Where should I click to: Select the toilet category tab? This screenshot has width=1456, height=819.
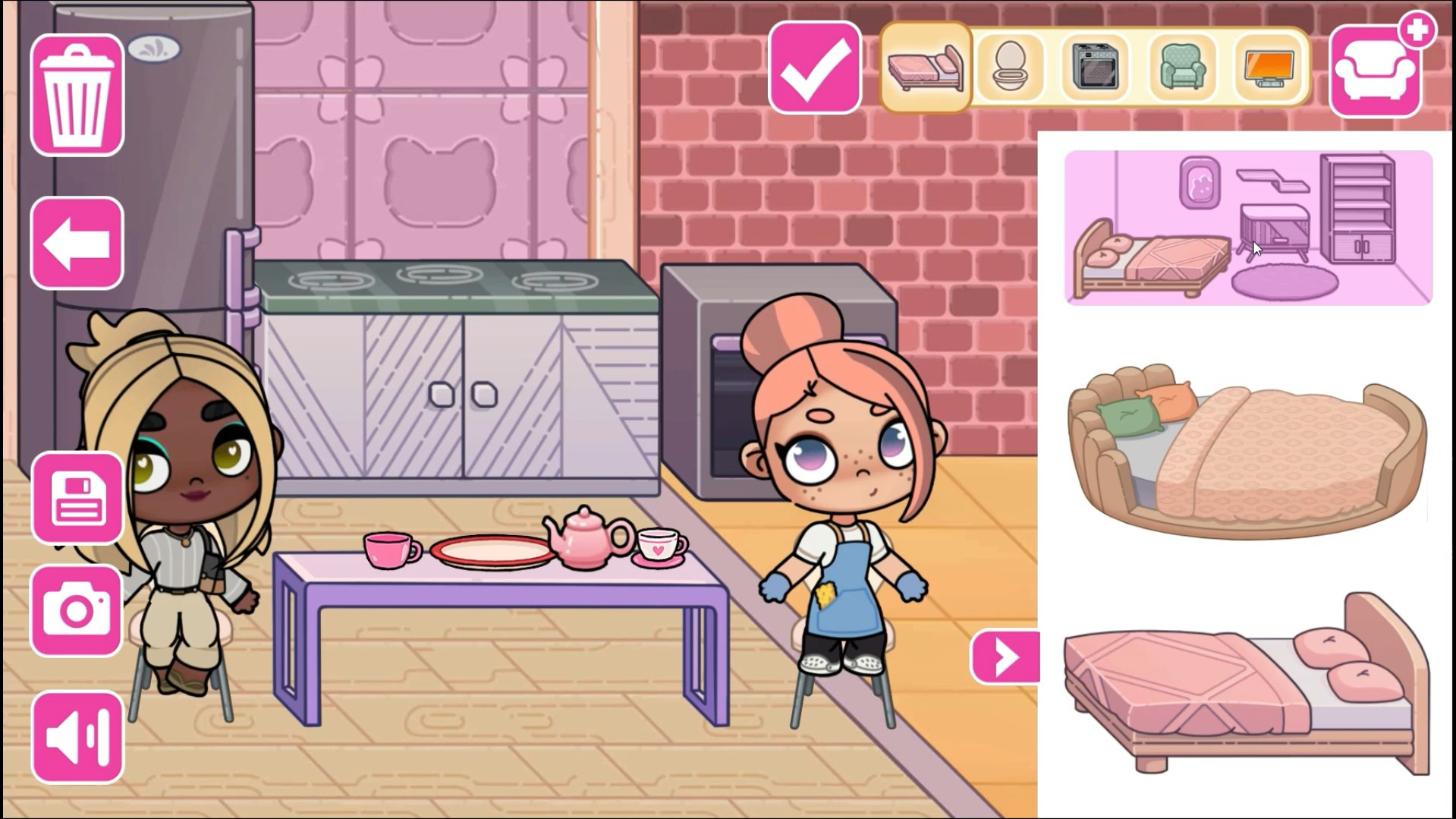click(x=1009, y=67)
